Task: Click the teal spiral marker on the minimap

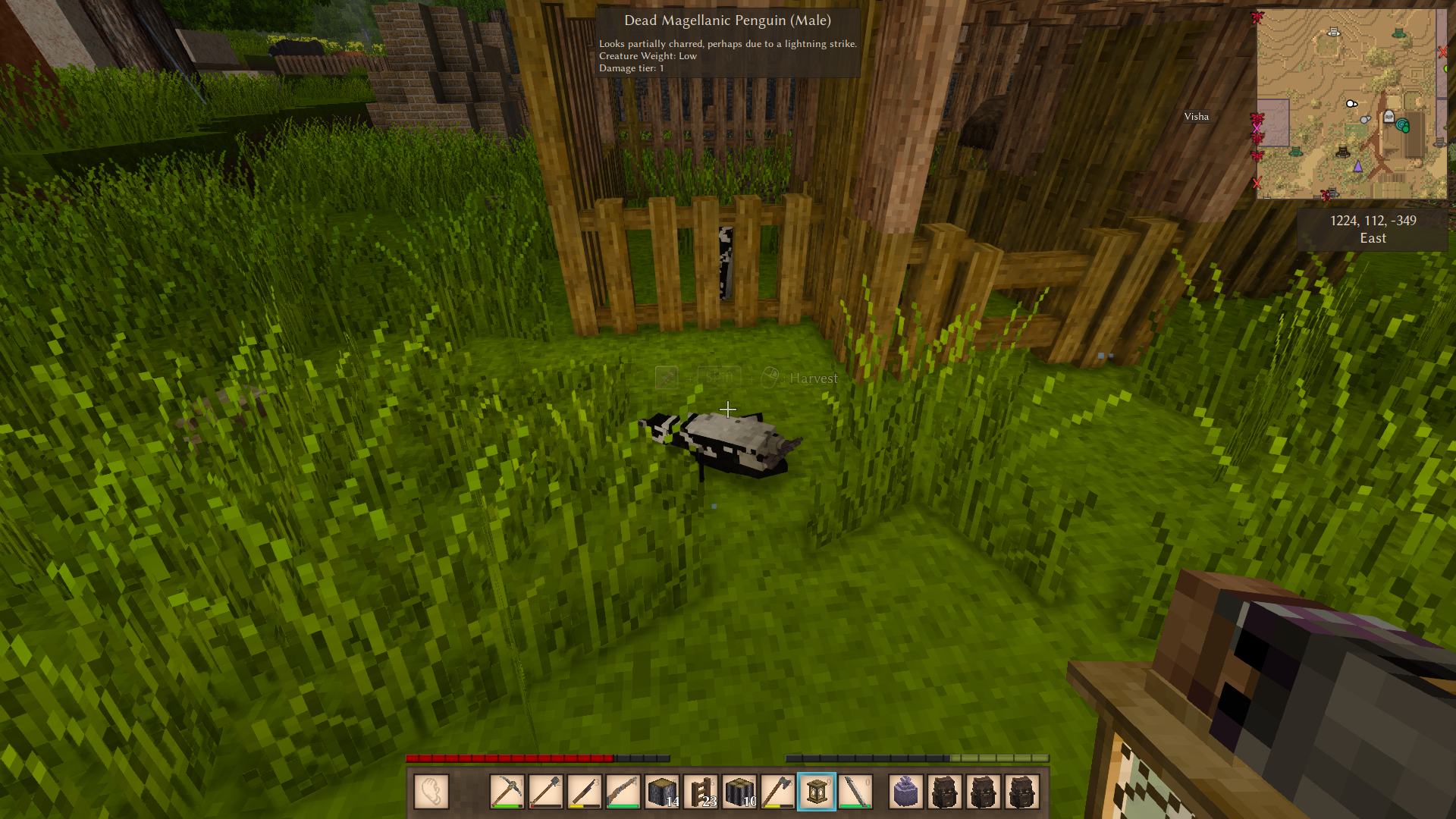Action: pos(1402,125)
